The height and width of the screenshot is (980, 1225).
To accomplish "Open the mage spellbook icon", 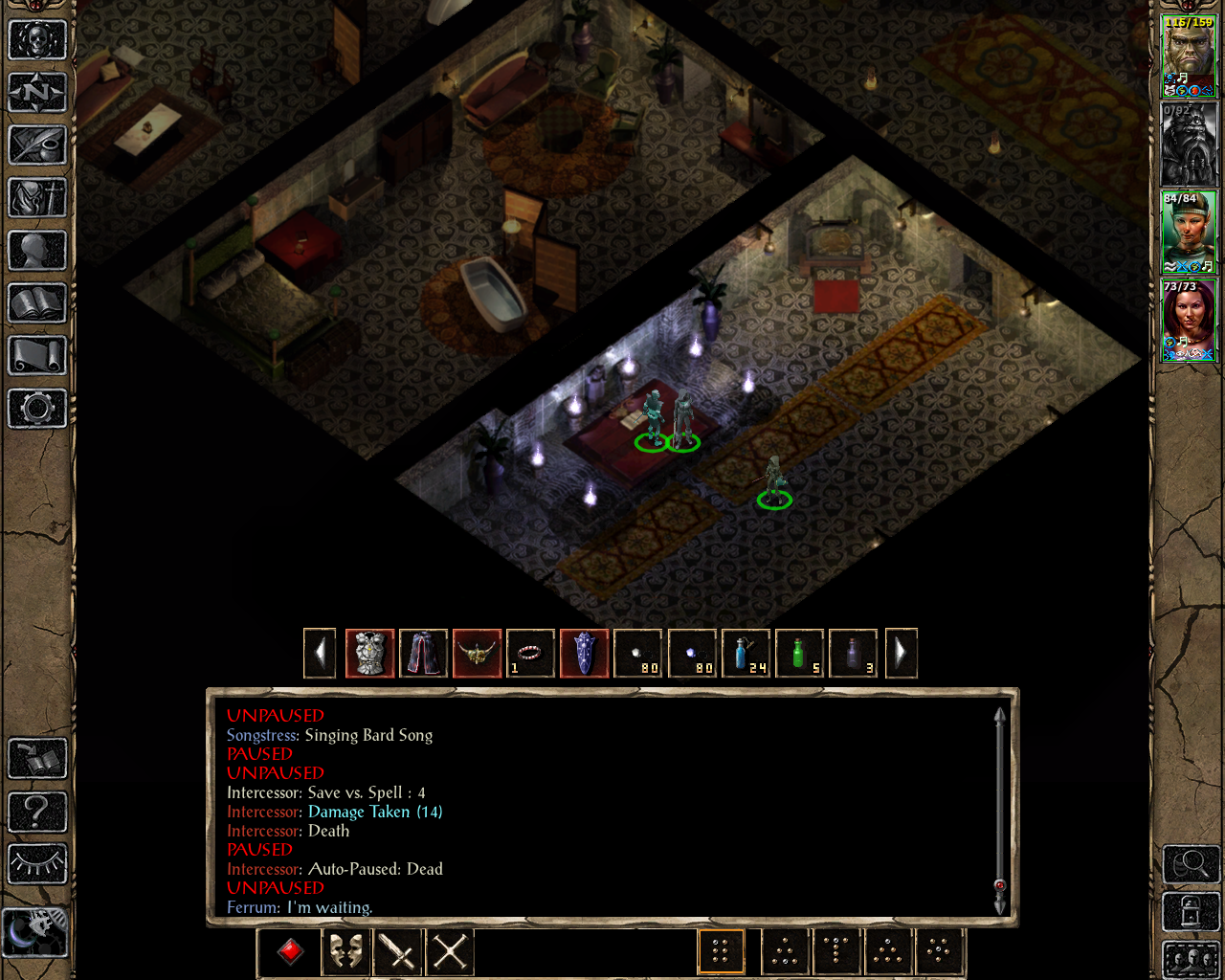I will 36,303.
